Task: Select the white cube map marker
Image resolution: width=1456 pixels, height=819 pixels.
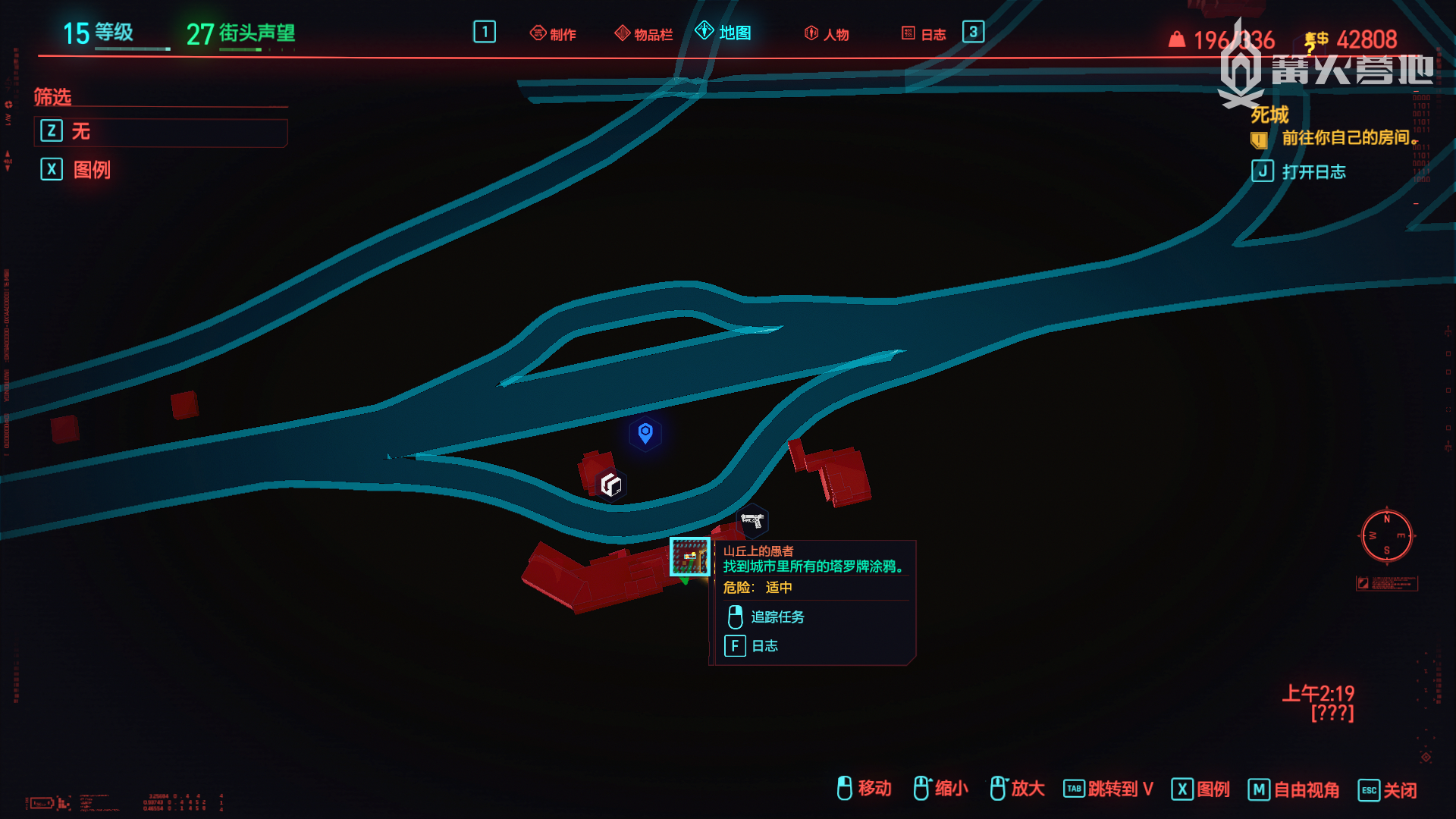Action: coord(611,485)
